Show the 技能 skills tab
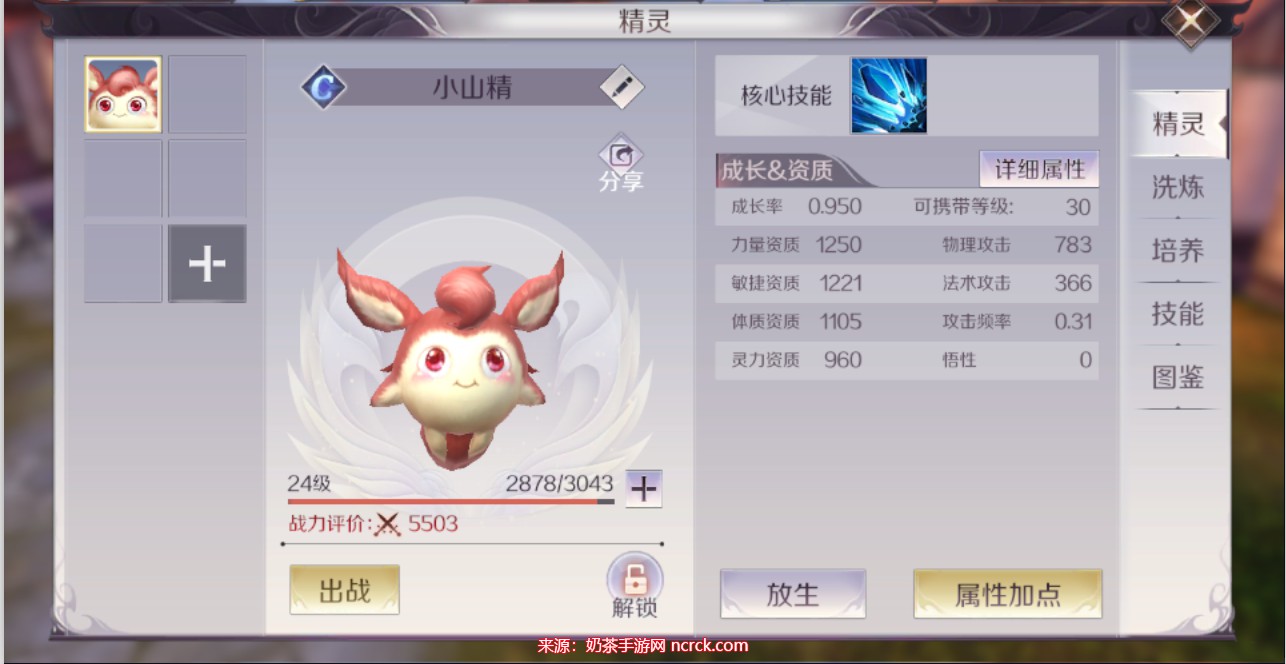The height and width of the screenshot is (664, 1286). tap(1178, 314)
